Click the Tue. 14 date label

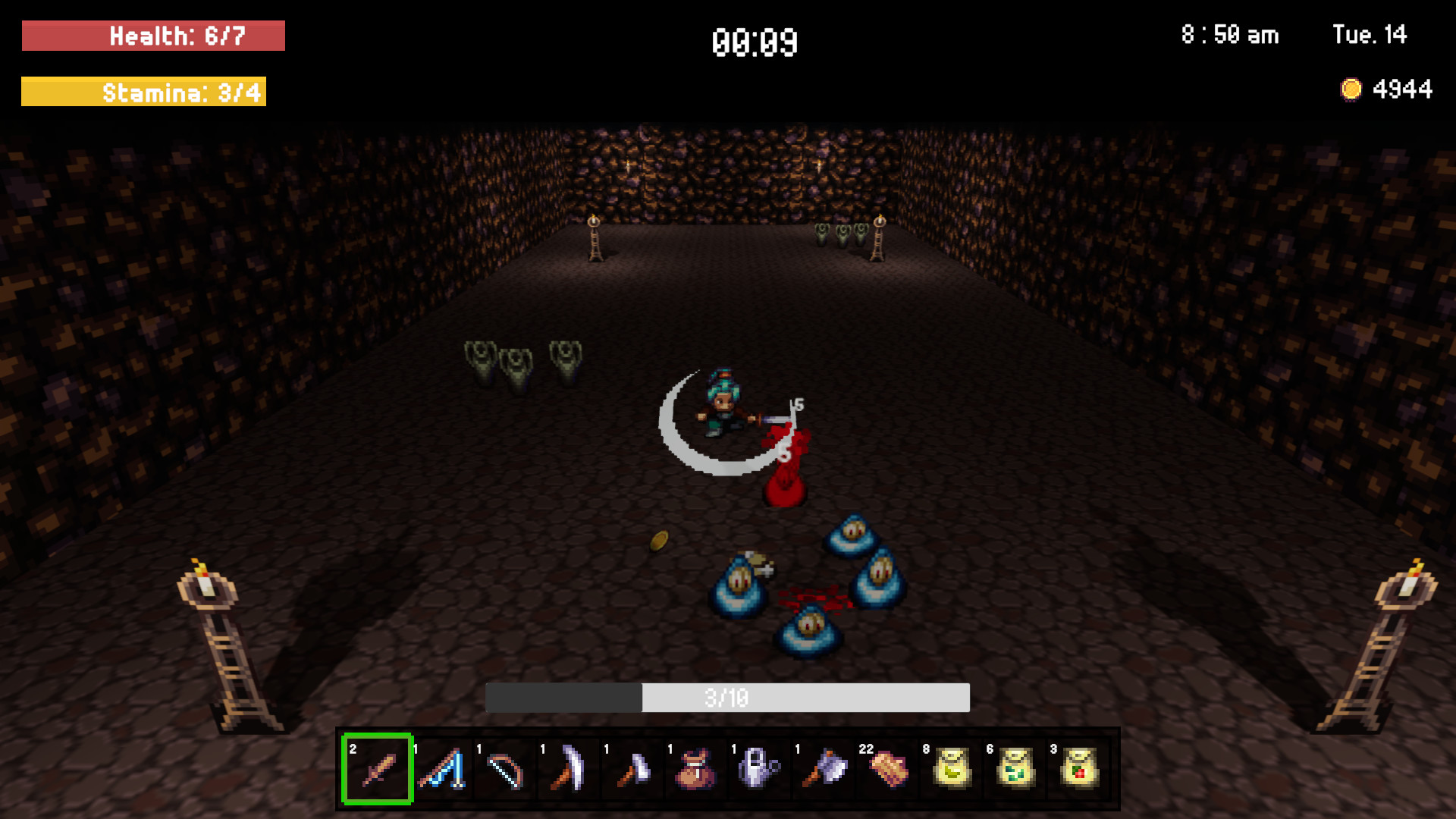(x=1370, y=35)
